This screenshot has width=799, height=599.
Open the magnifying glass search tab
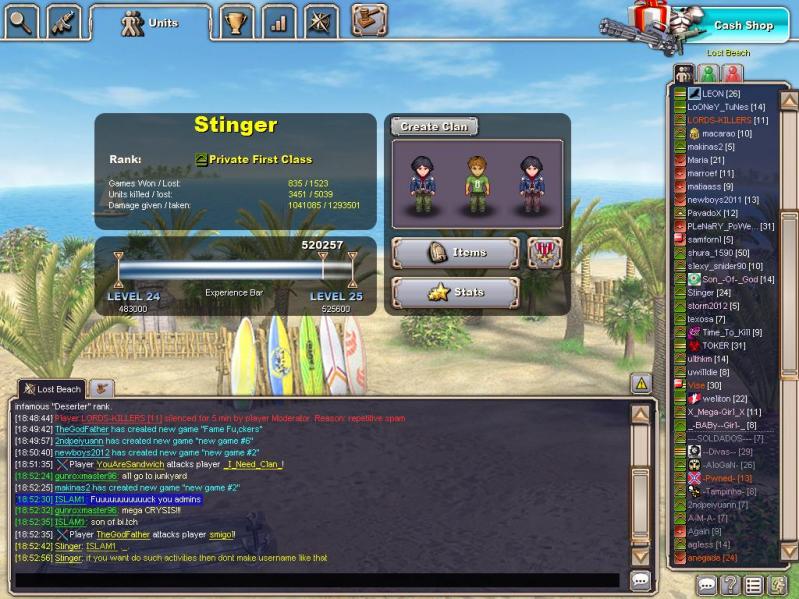20,20
